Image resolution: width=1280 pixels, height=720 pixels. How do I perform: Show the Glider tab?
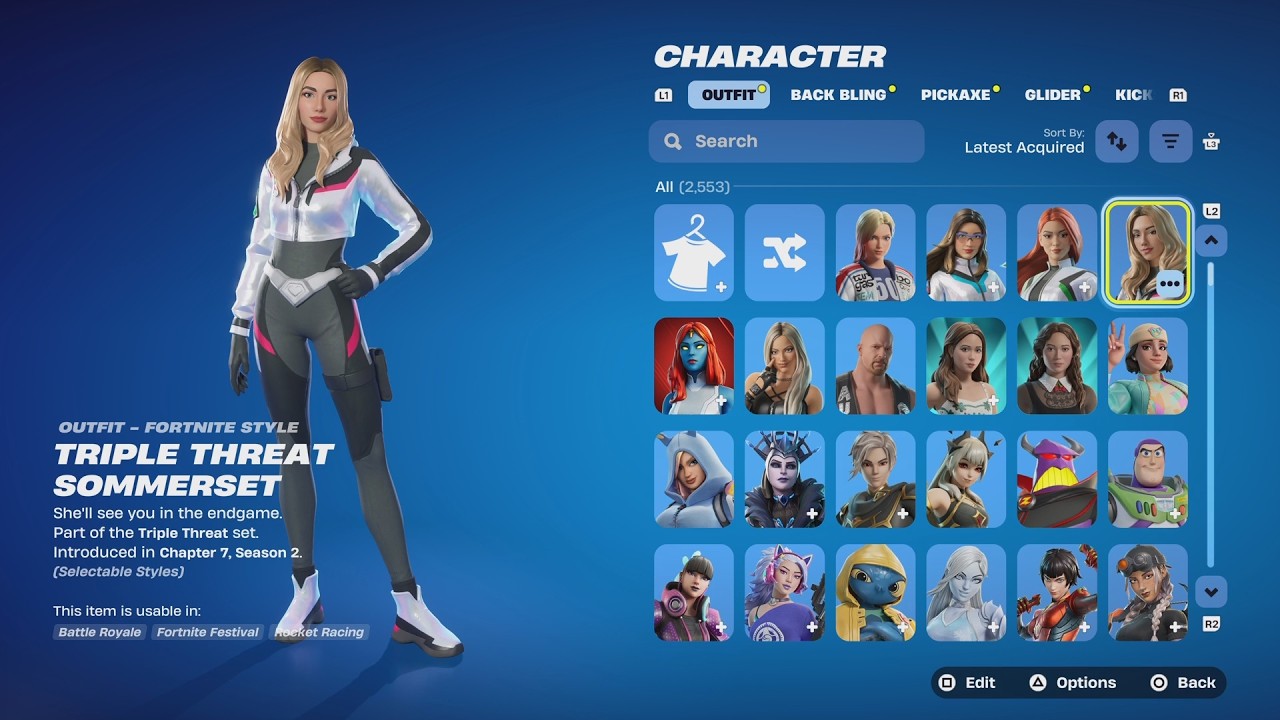point(1052,95)
